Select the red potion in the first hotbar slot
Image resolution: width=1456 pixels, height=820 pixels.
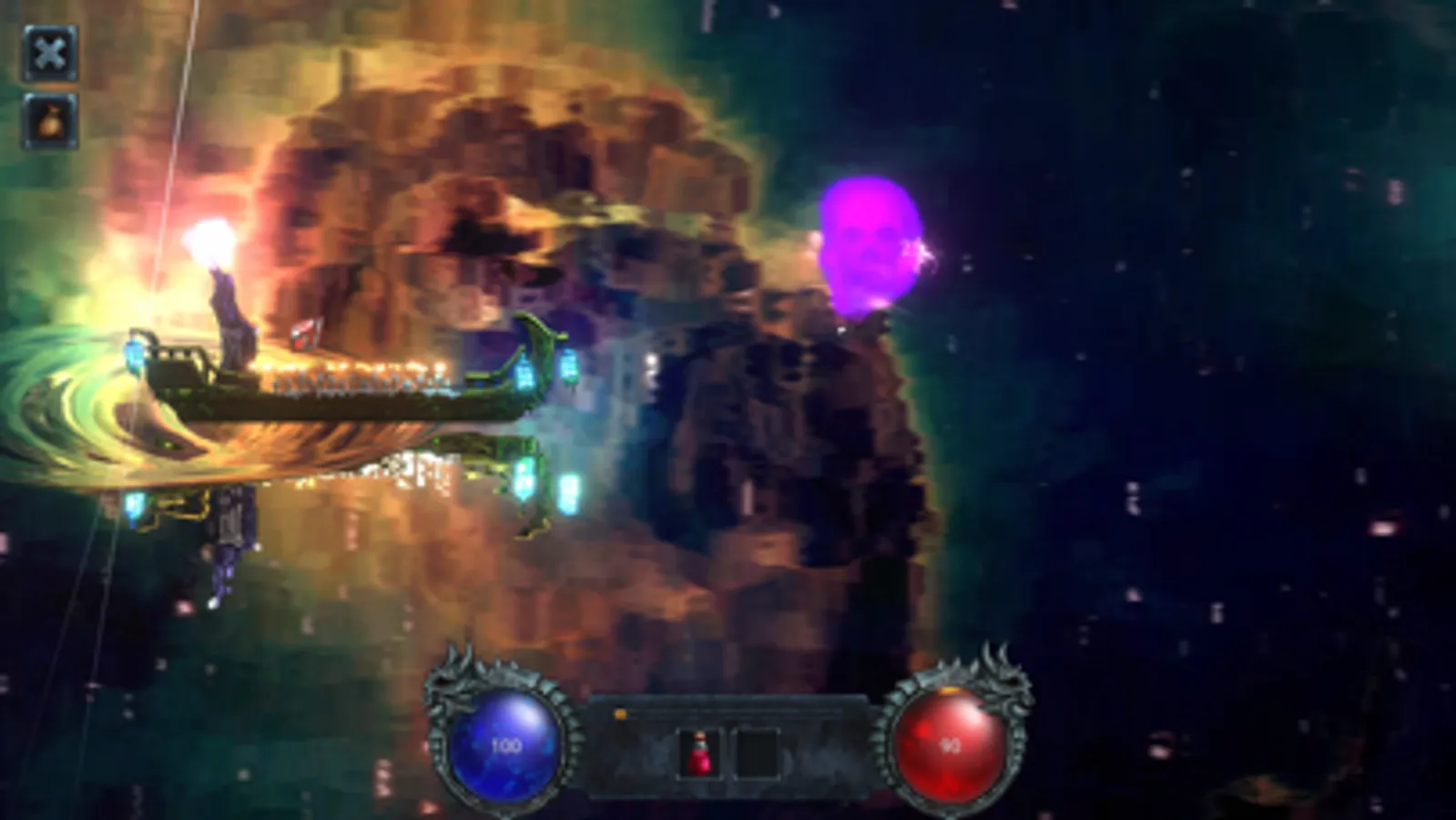tap(701, 753)
